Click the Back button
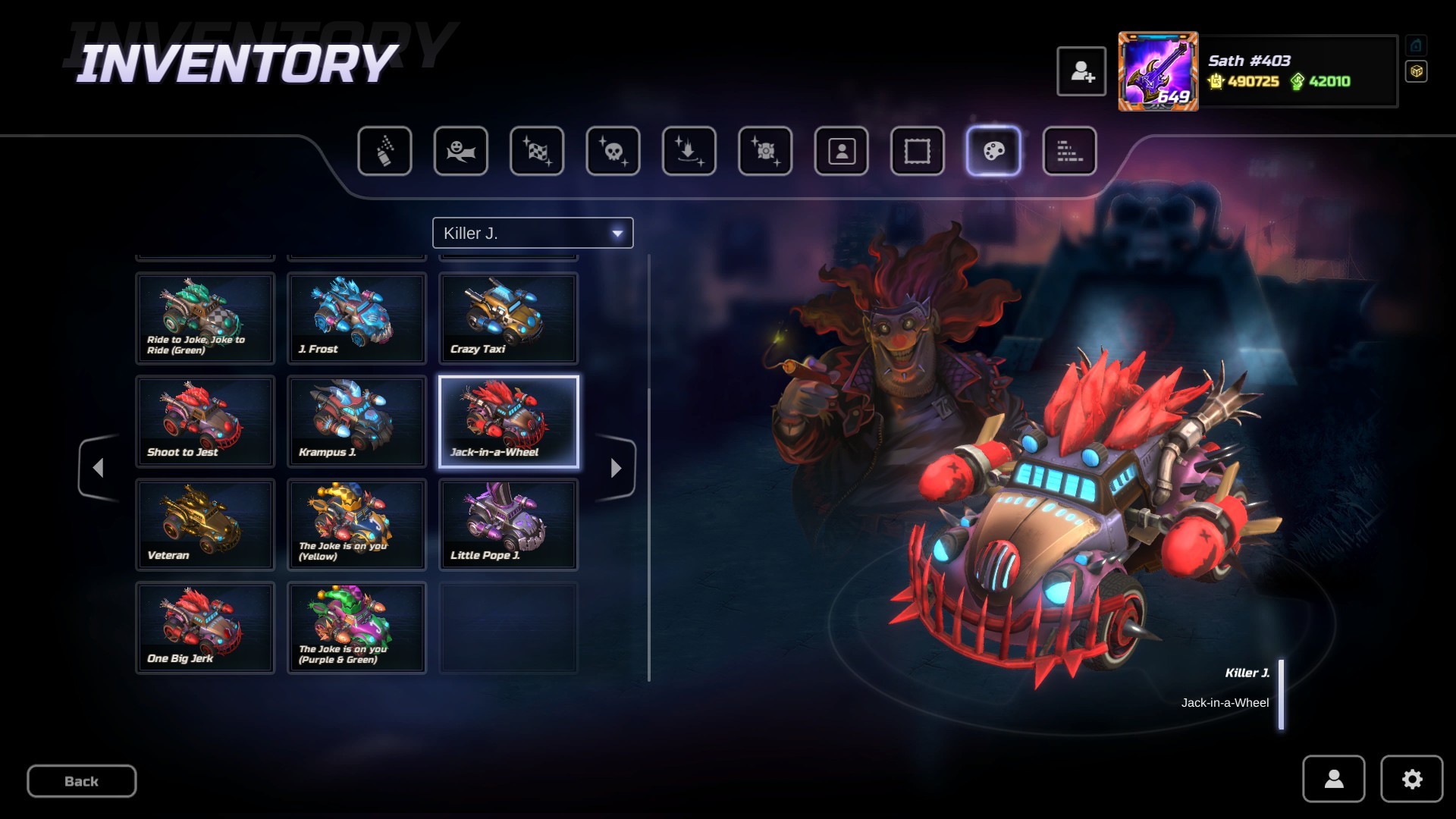1456x819 pixels. (81, 781)
